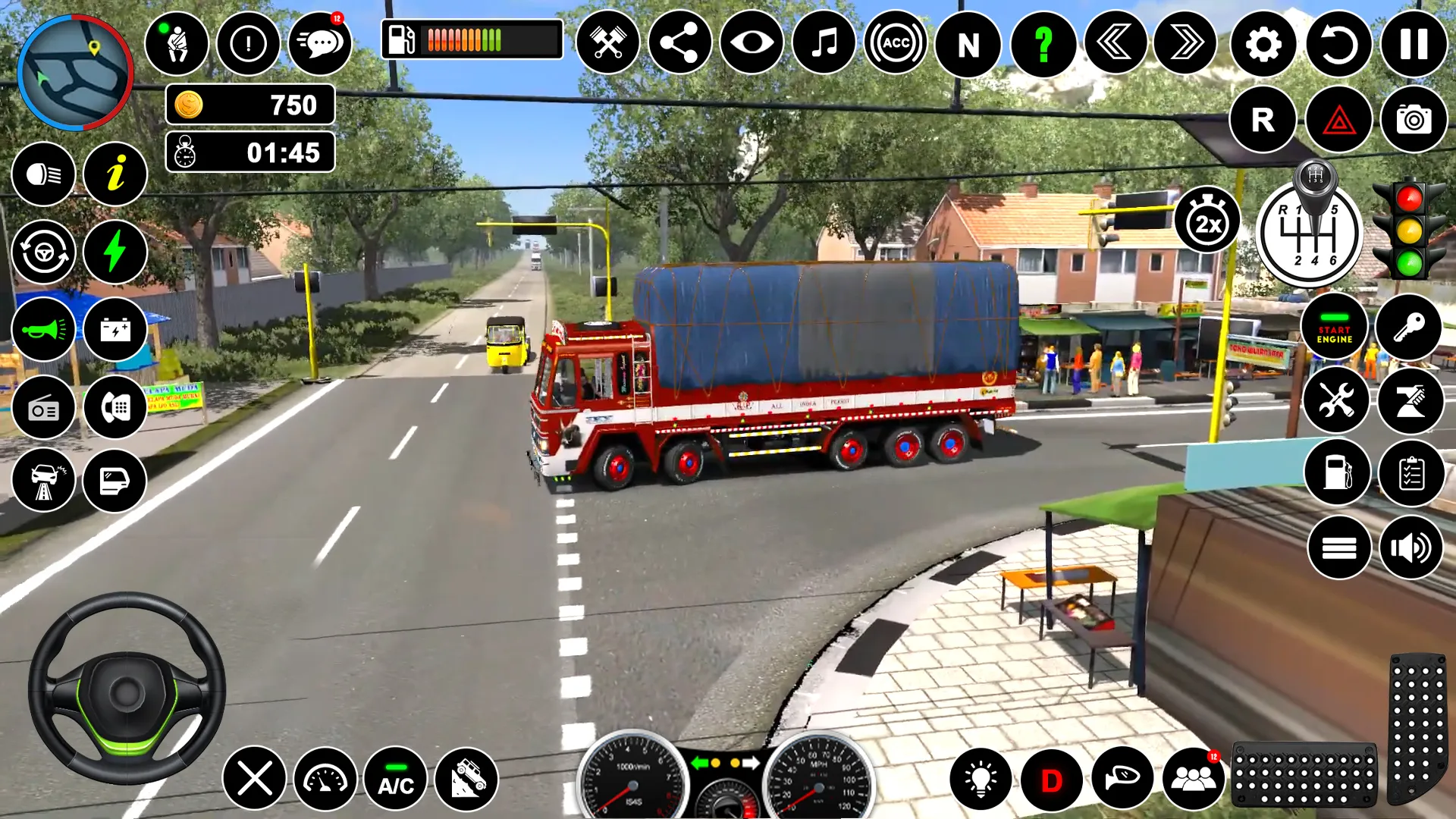Open the game settings menu
Screen dimensions: 1456x819
point(1263,43)
